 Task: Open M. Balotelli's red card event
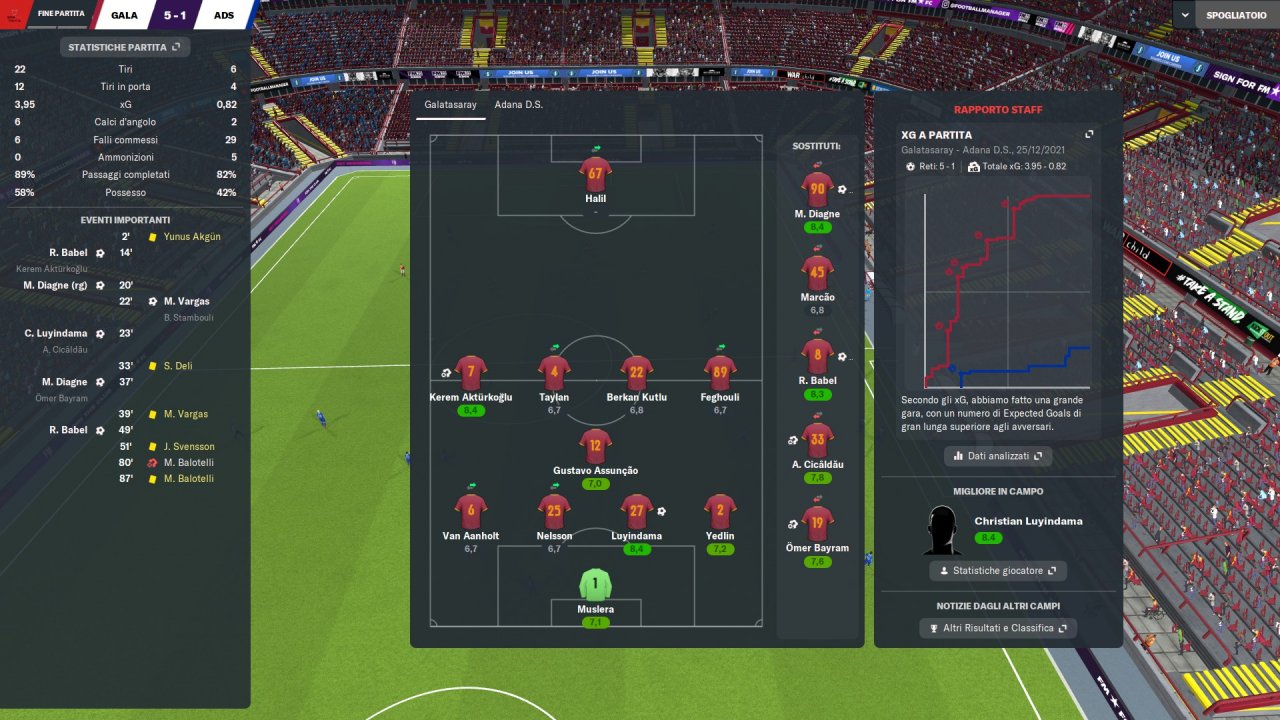pos(188,463)
